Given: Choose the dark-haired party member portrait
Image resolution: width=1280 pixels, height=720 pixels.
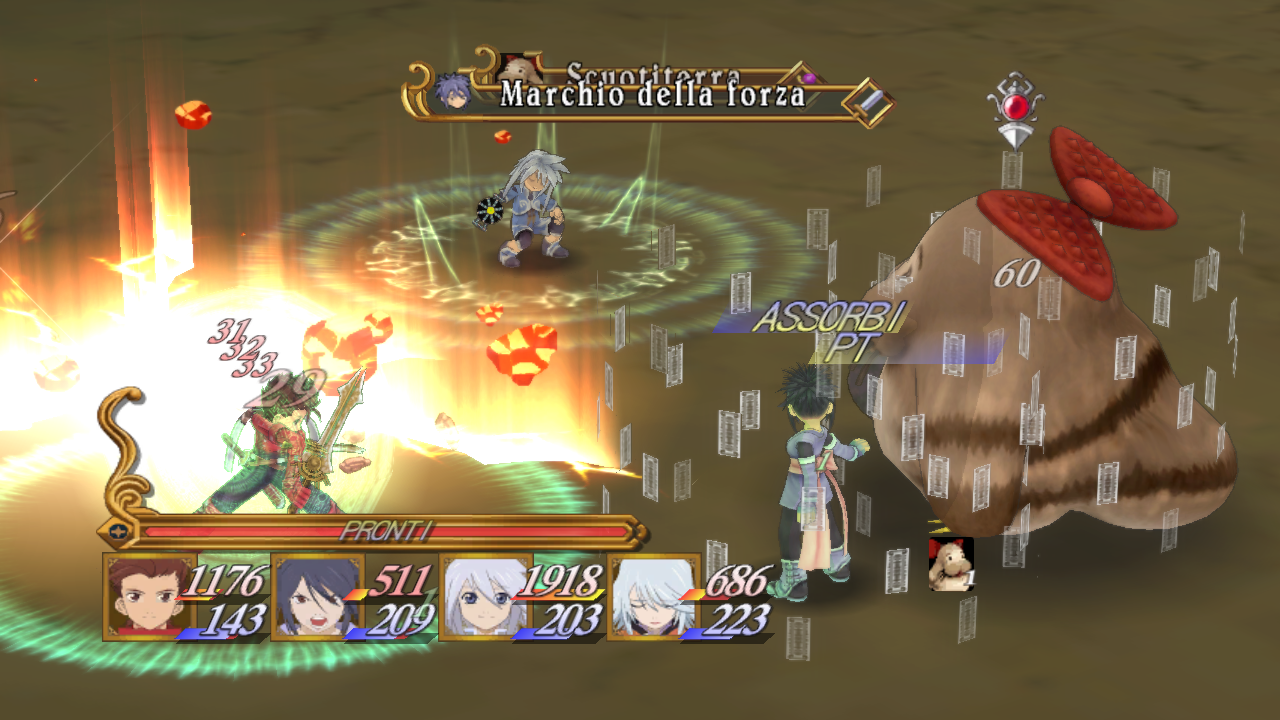Looking at the screenshot, I should [x=305, y=597].
